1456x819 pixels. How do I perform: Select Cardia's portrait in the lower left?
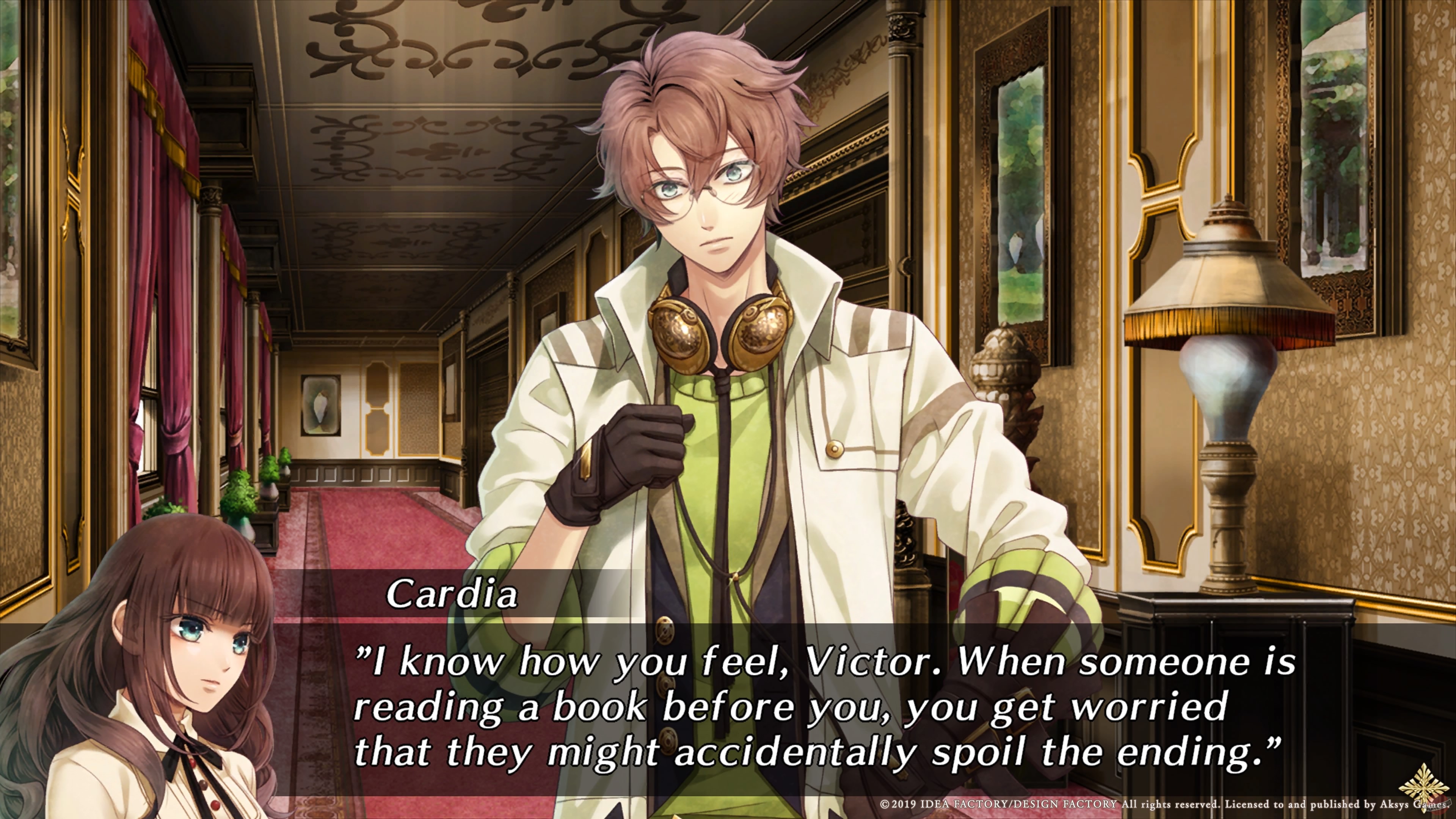pos(158,678)
